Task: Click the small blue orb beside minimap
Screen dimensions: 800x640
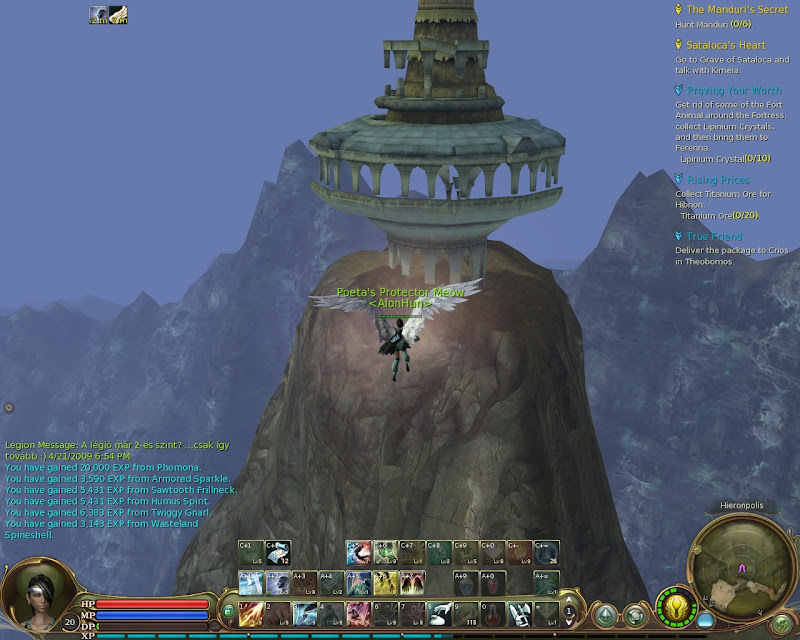Action: pos(706,621)
